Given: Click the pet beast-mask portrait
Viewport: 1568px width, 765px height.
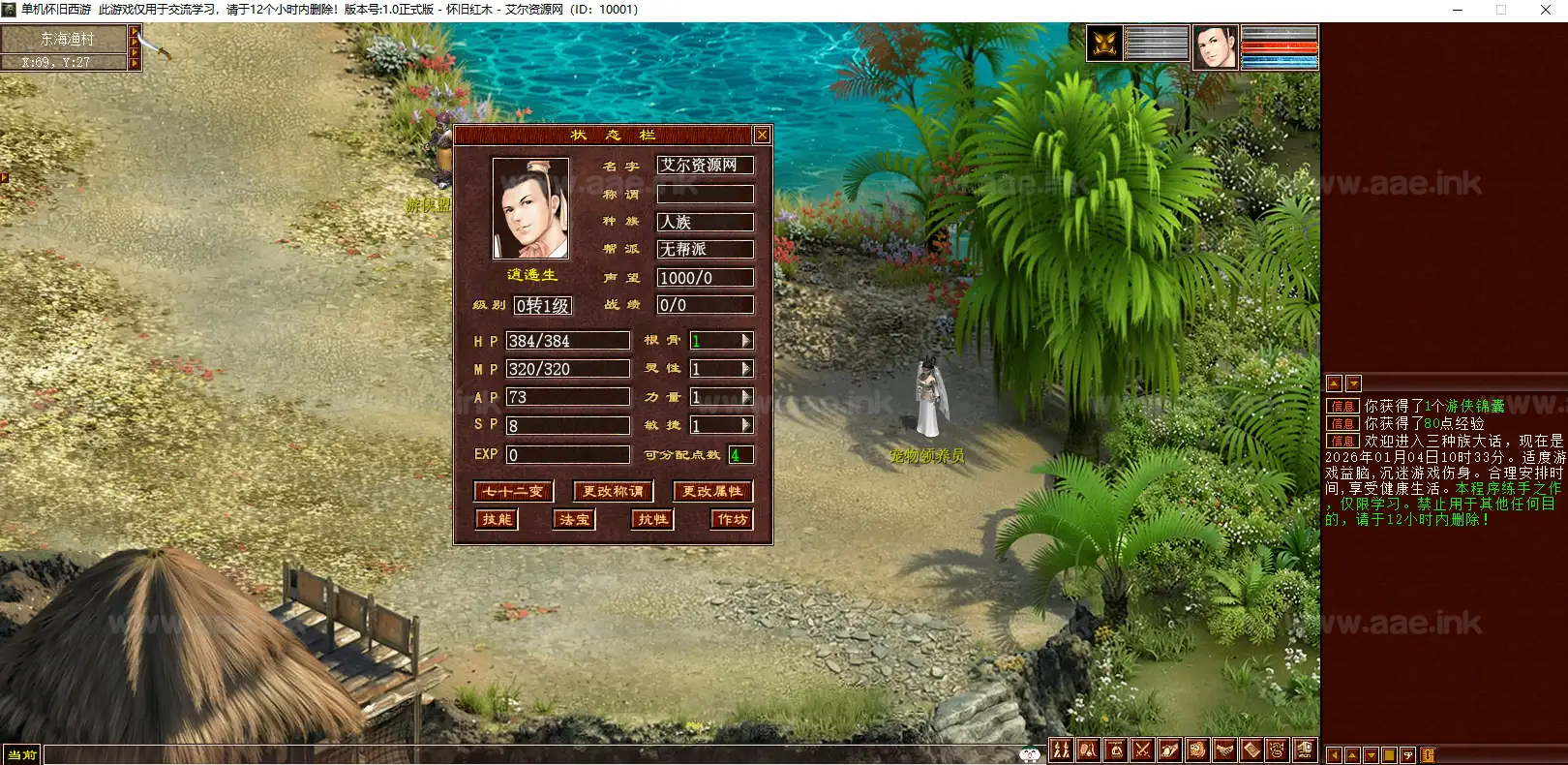Looking at the screenshot, I should (1105, 45).
